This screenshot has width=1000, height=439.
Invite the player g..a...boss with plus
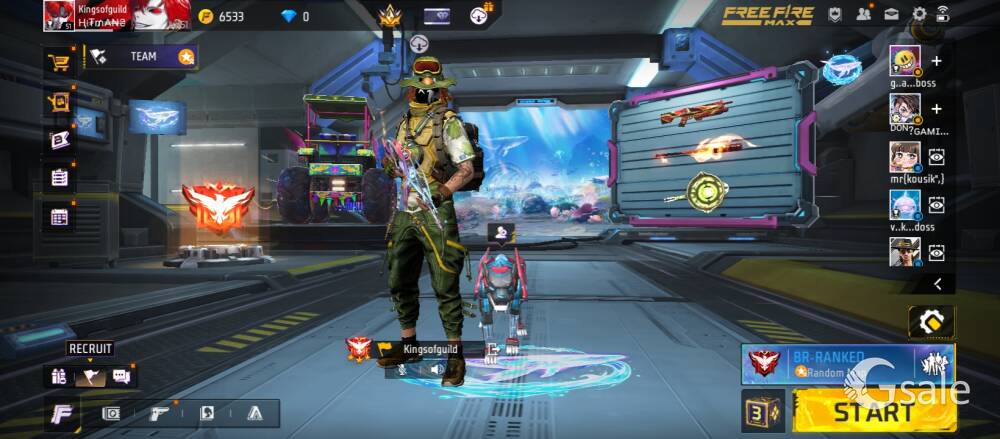tap(936, 61)
